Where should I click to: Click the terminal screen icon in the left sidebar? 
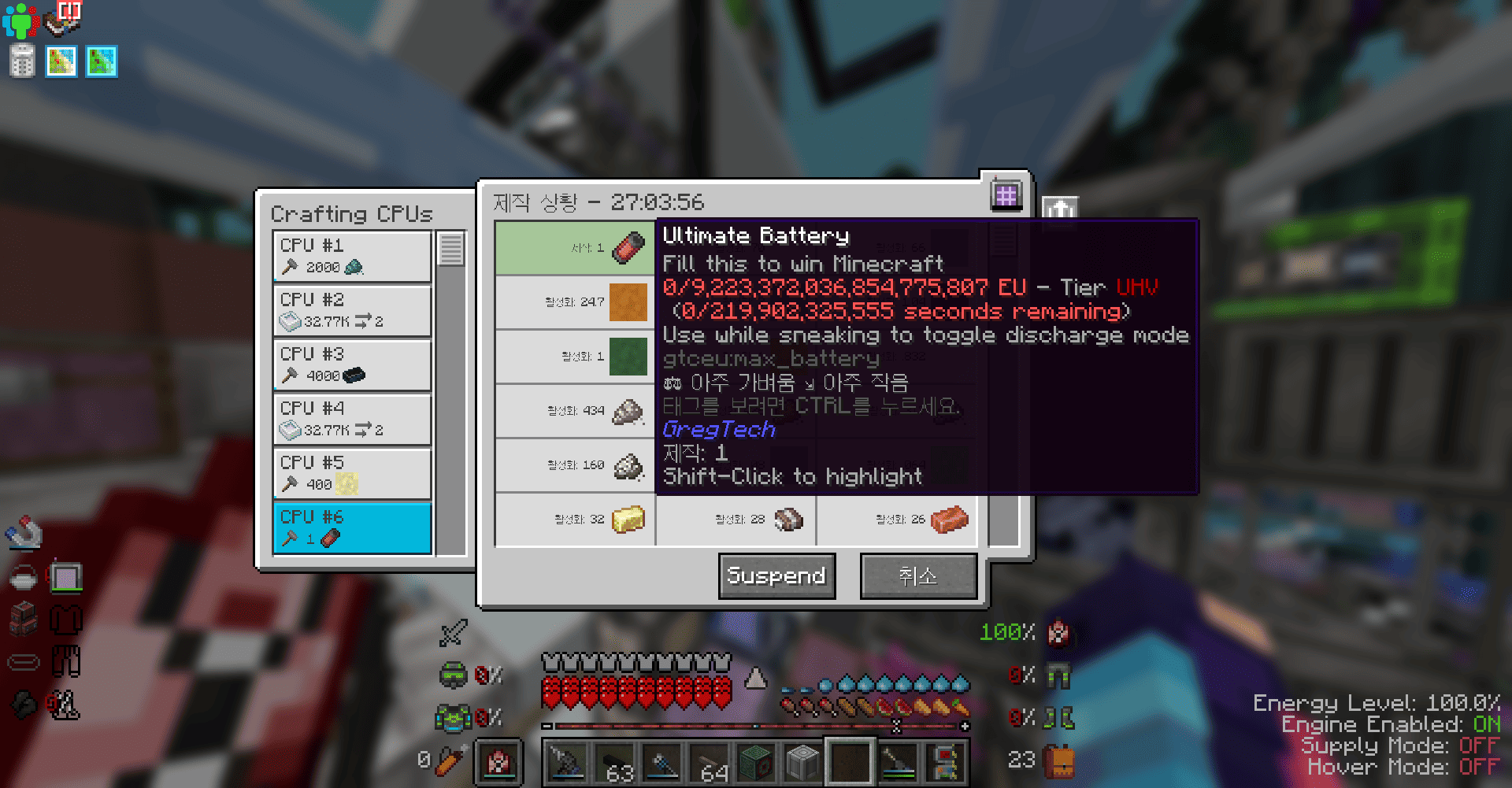tap(66, 577)
